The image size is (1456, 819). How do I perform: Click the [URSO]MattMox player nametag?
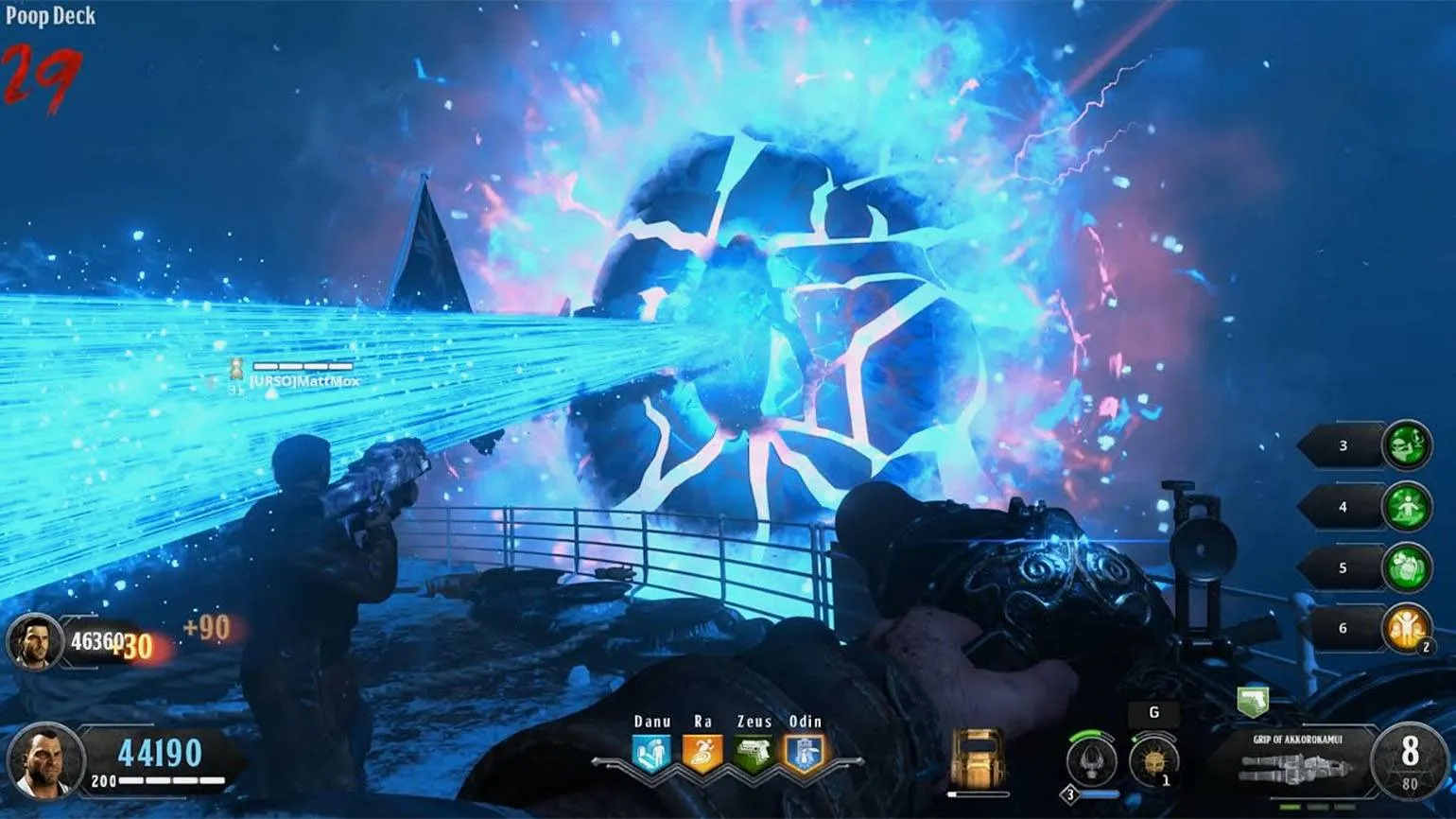coord(303,380)
